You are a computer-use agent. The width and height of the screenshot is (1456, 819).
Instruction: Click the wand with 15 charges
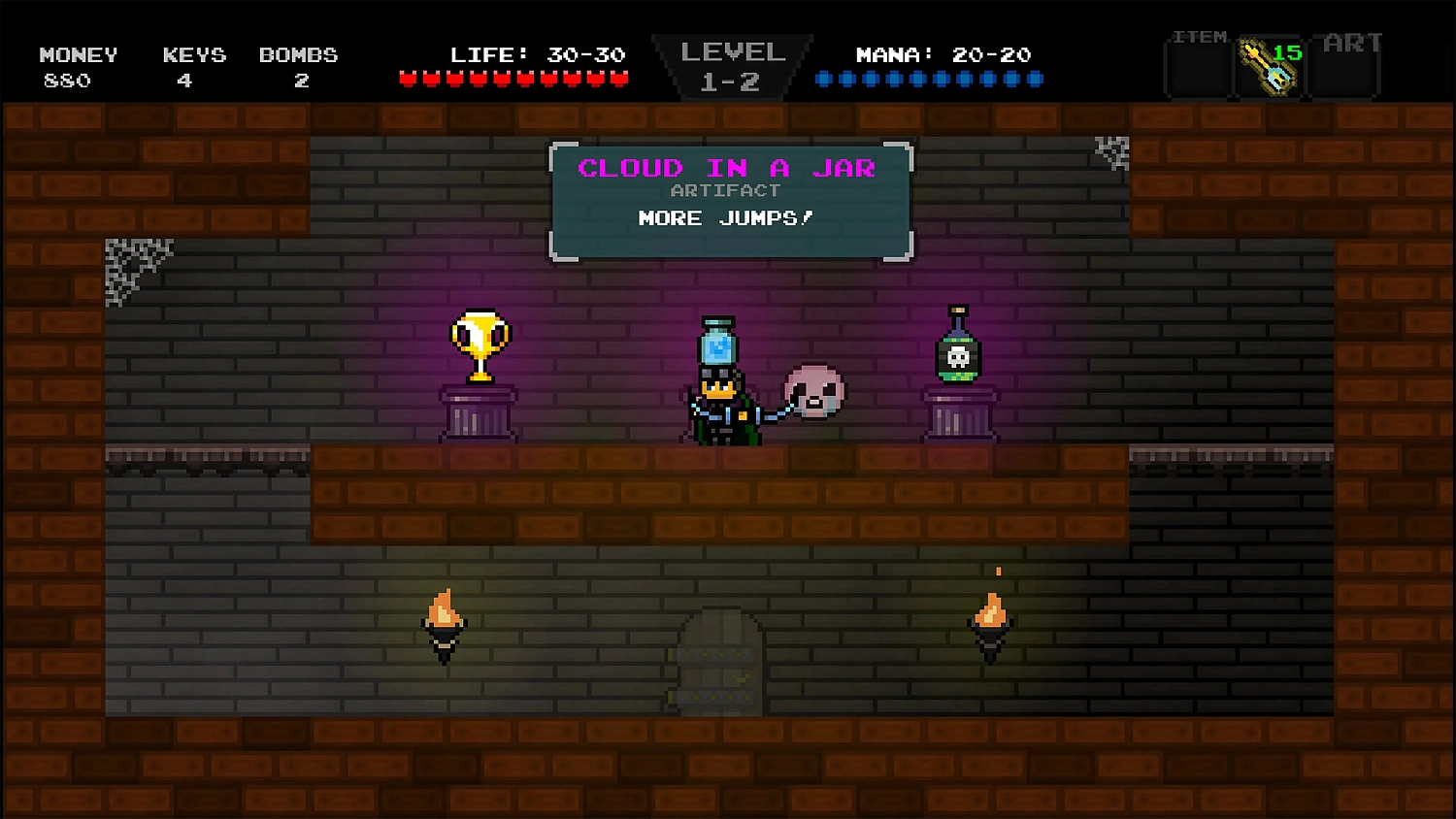pyautogui.click(x=1270, y=68)
